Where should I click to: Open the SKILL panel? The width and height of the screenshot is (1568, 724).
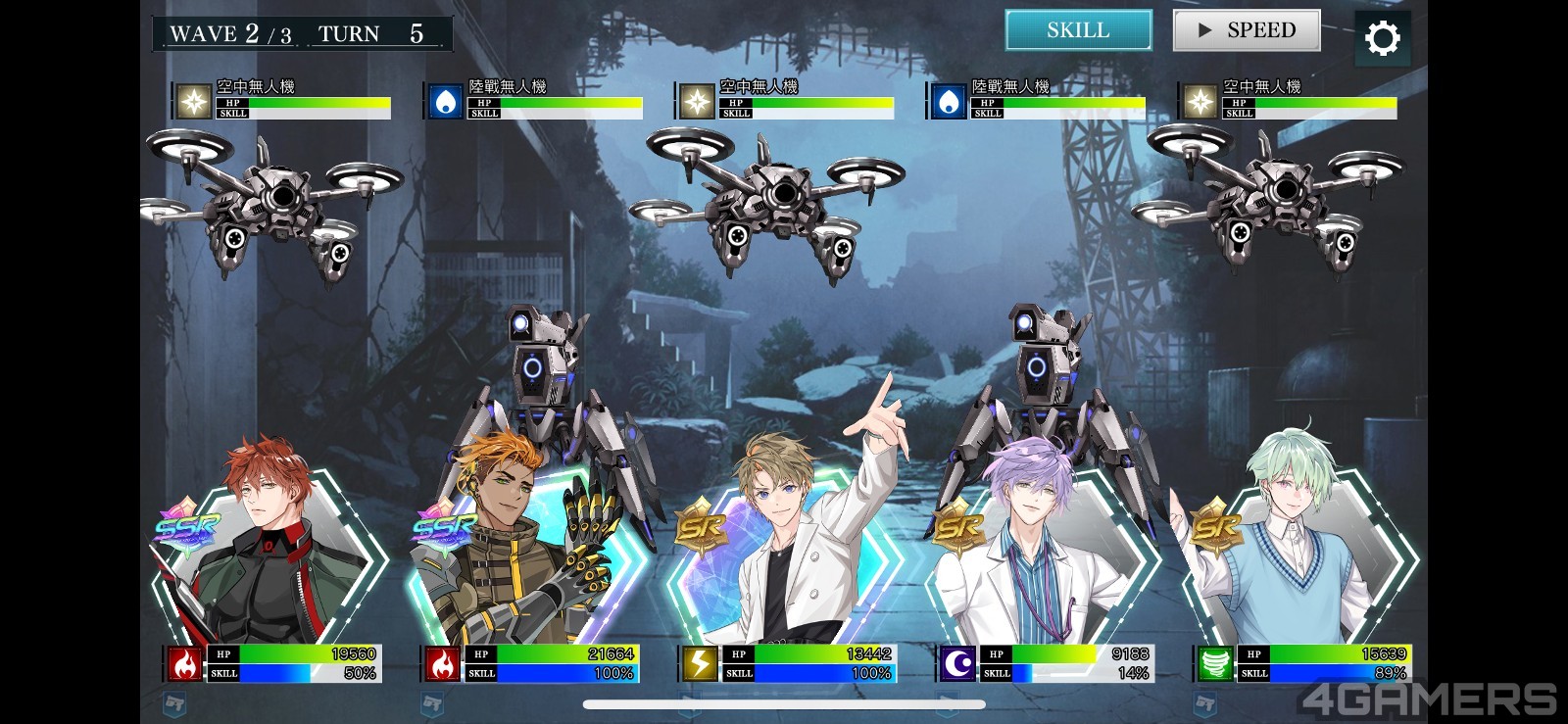point(1078,30)
